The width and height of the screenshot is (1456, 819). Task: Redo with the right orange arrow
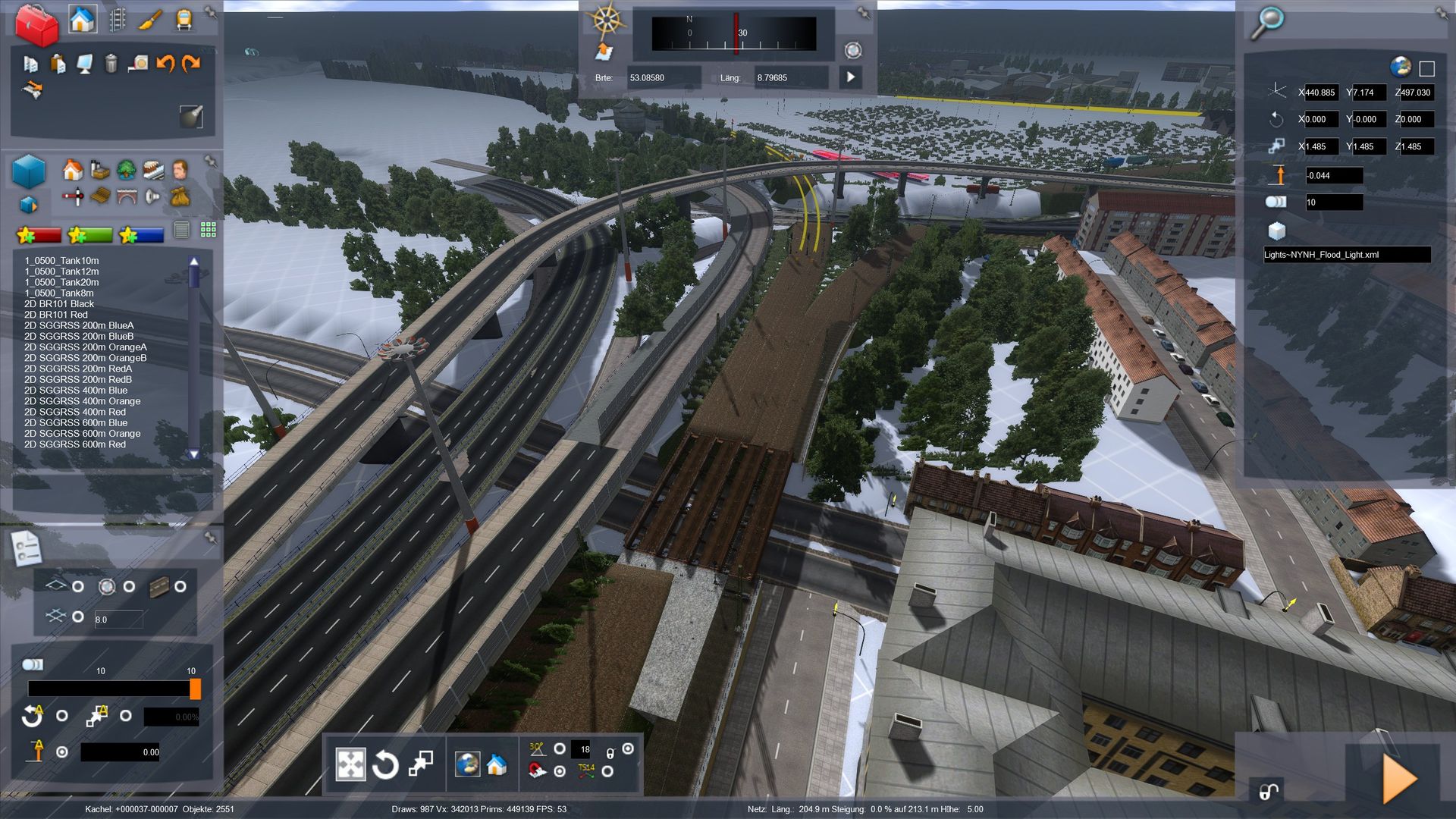point(191,64)
